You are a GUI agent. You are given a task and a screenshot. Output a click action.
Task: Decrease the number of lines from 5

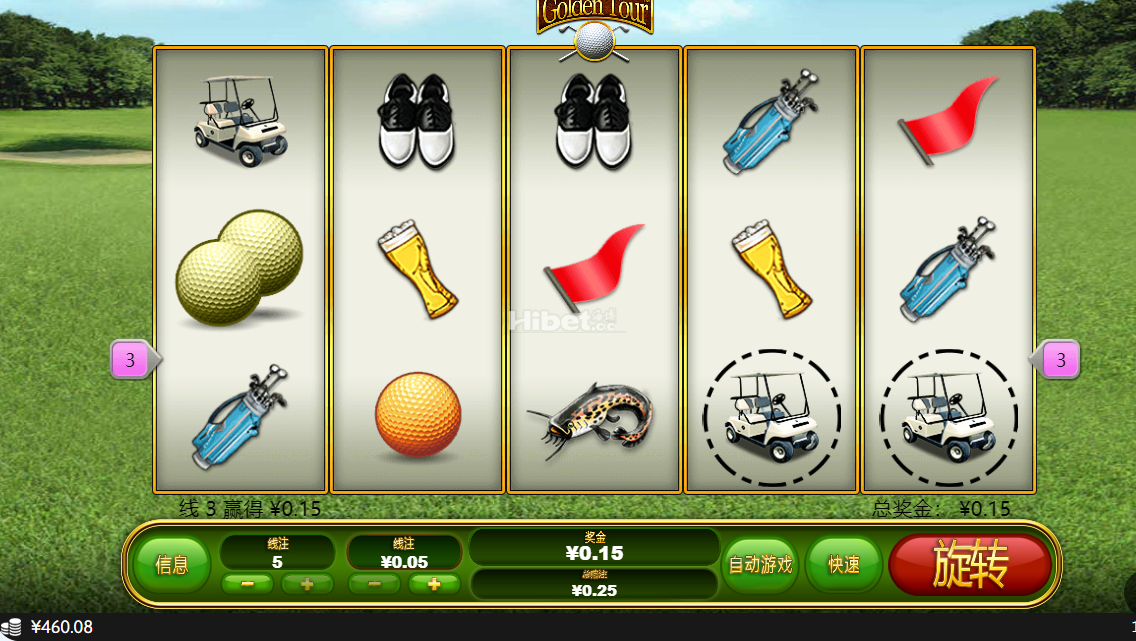coord(247,584)
